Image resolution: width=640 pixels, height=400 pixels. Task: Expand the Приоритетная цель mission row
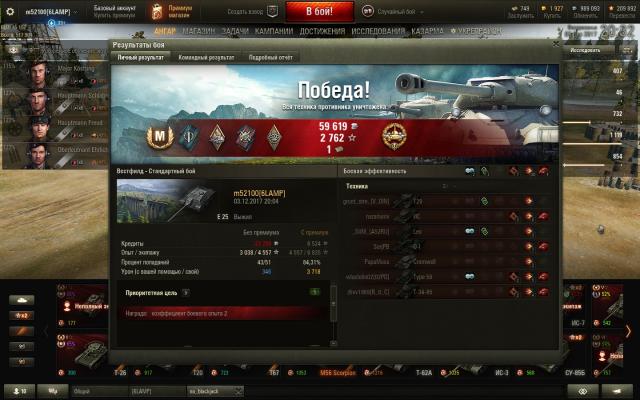click(x=185, y=293)
